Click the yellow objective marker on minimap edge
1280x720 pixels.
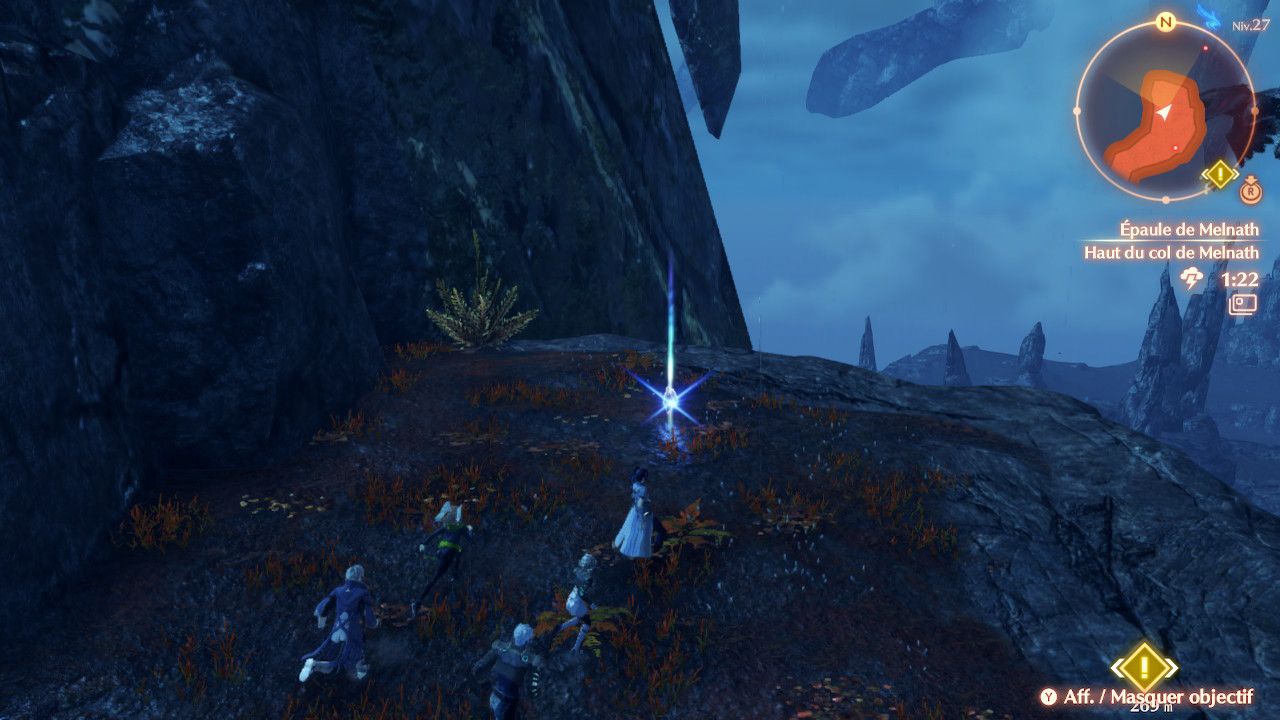1220,176
